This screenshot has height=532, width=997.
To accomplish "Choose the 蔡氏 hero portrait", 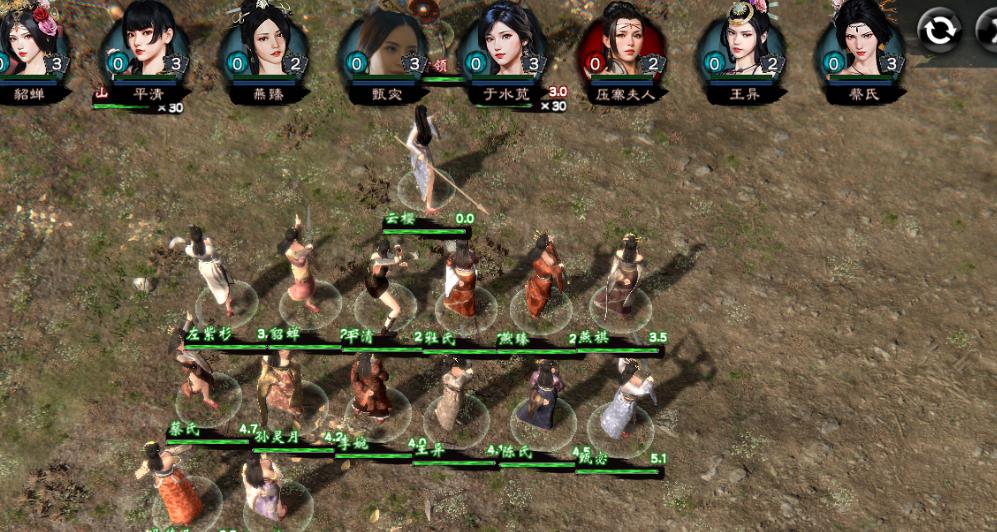I will tap(860, 40).
